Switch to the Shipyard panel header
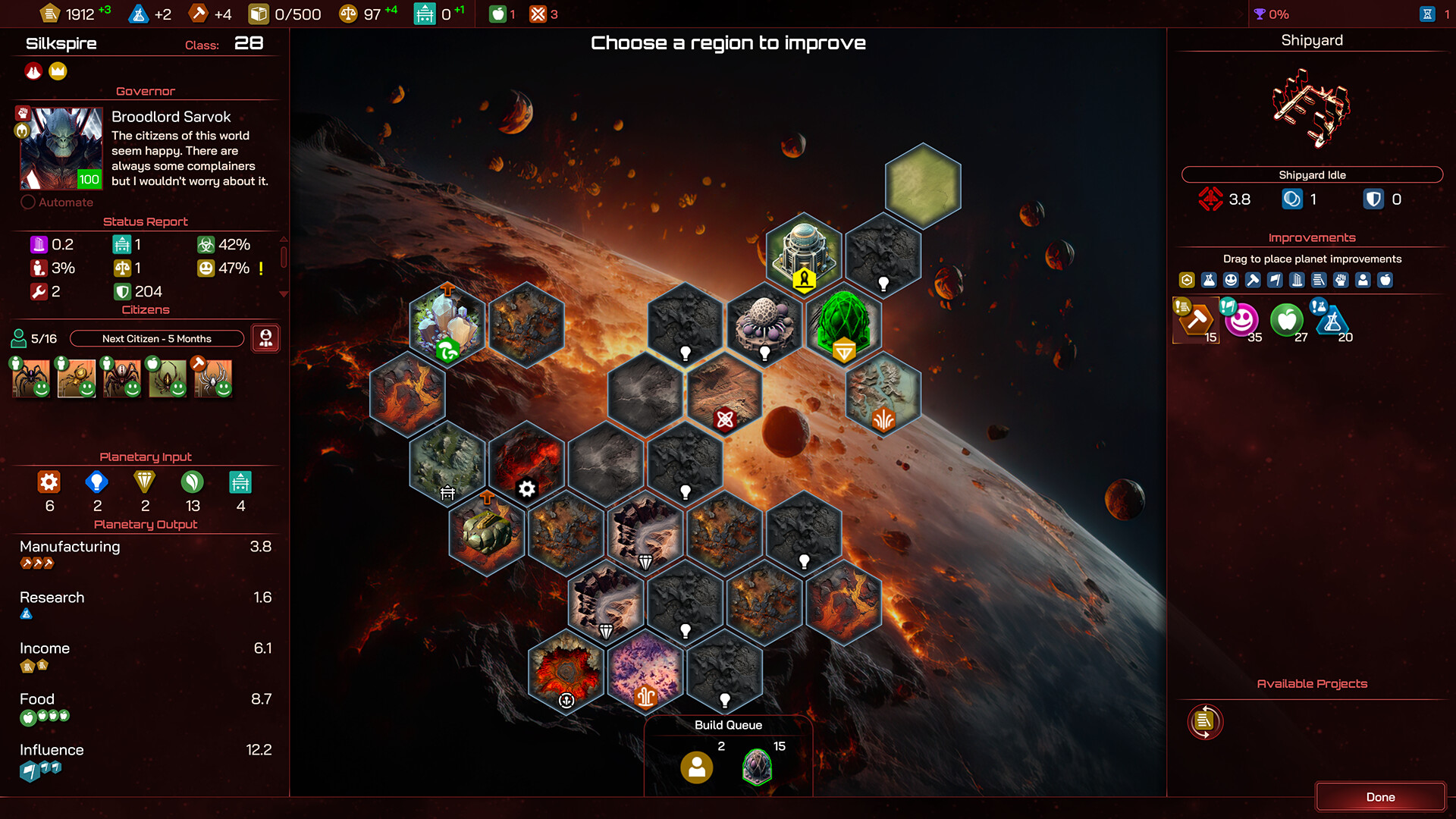The height and width of the screenshot is (819, 1456). pos(1311,40)
